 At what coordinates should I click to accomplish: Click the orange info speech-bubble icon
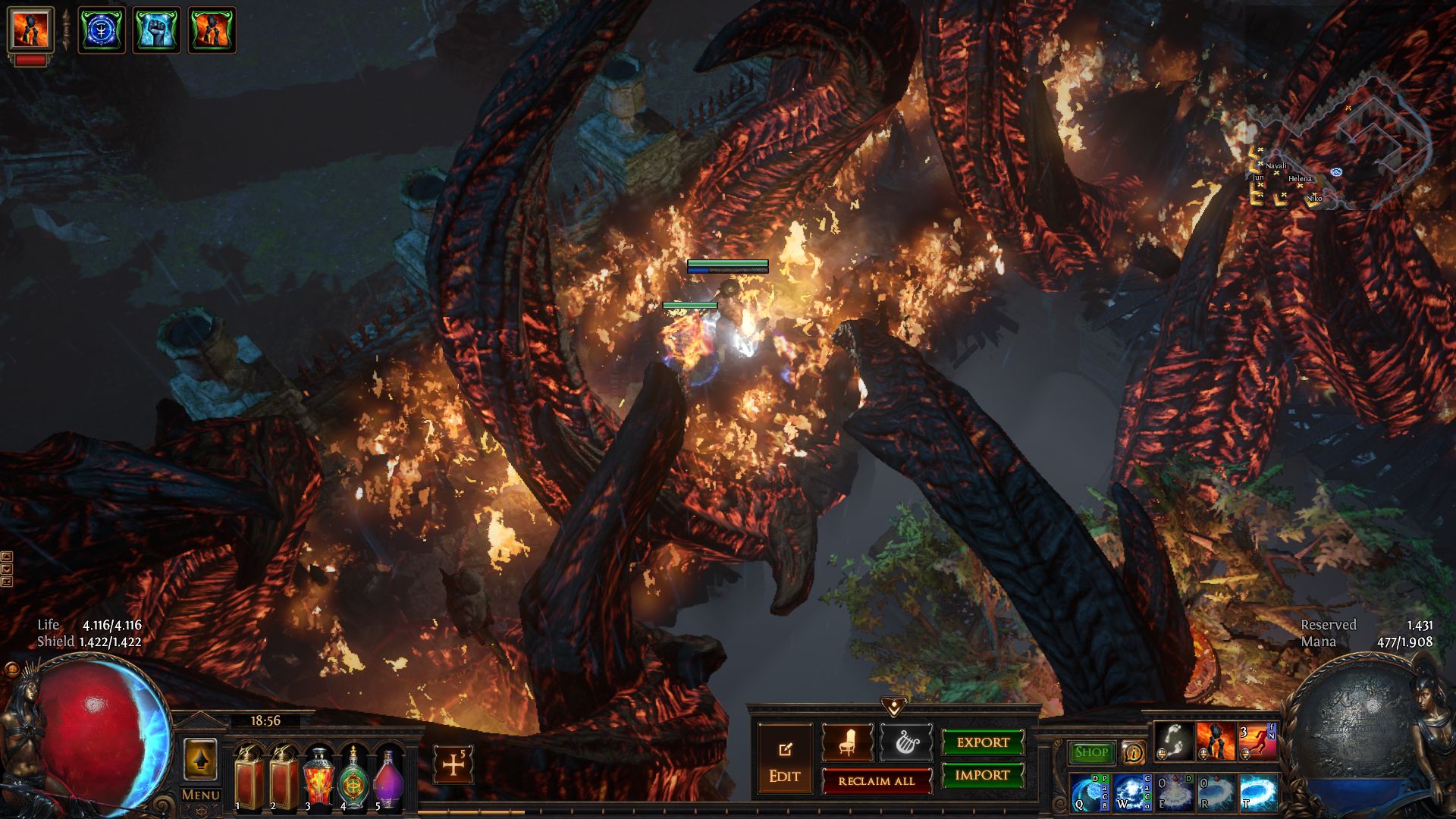click(1133, 752)
